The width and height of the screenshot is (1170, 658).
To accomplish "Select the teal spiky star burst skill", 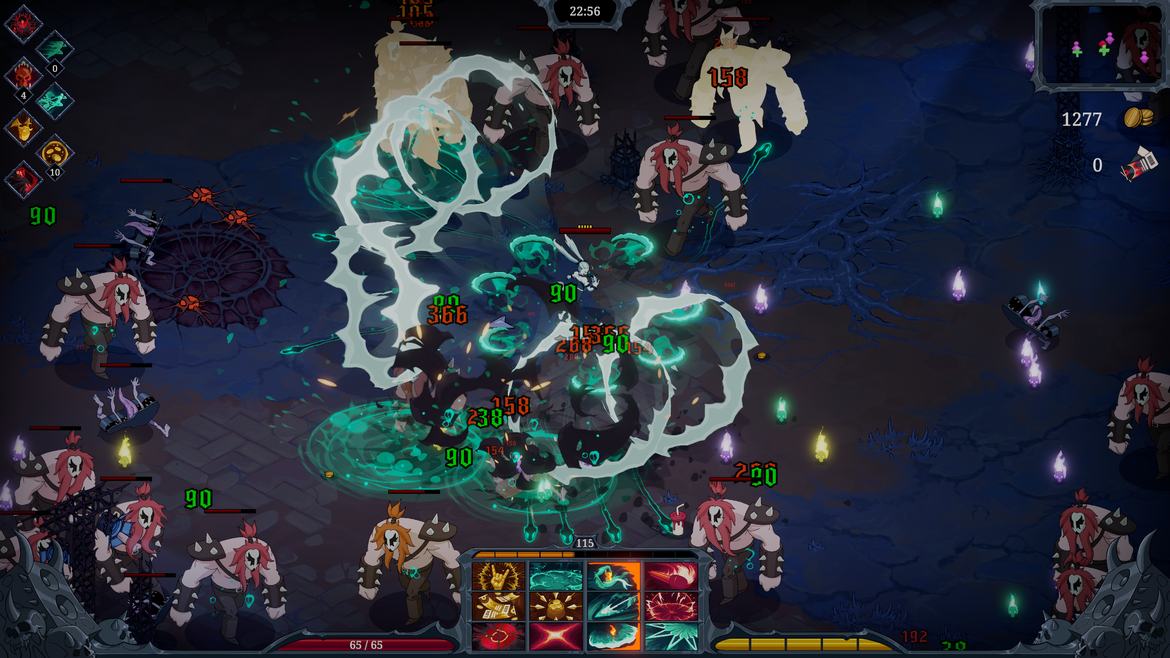I will click(x=670, y=636).
